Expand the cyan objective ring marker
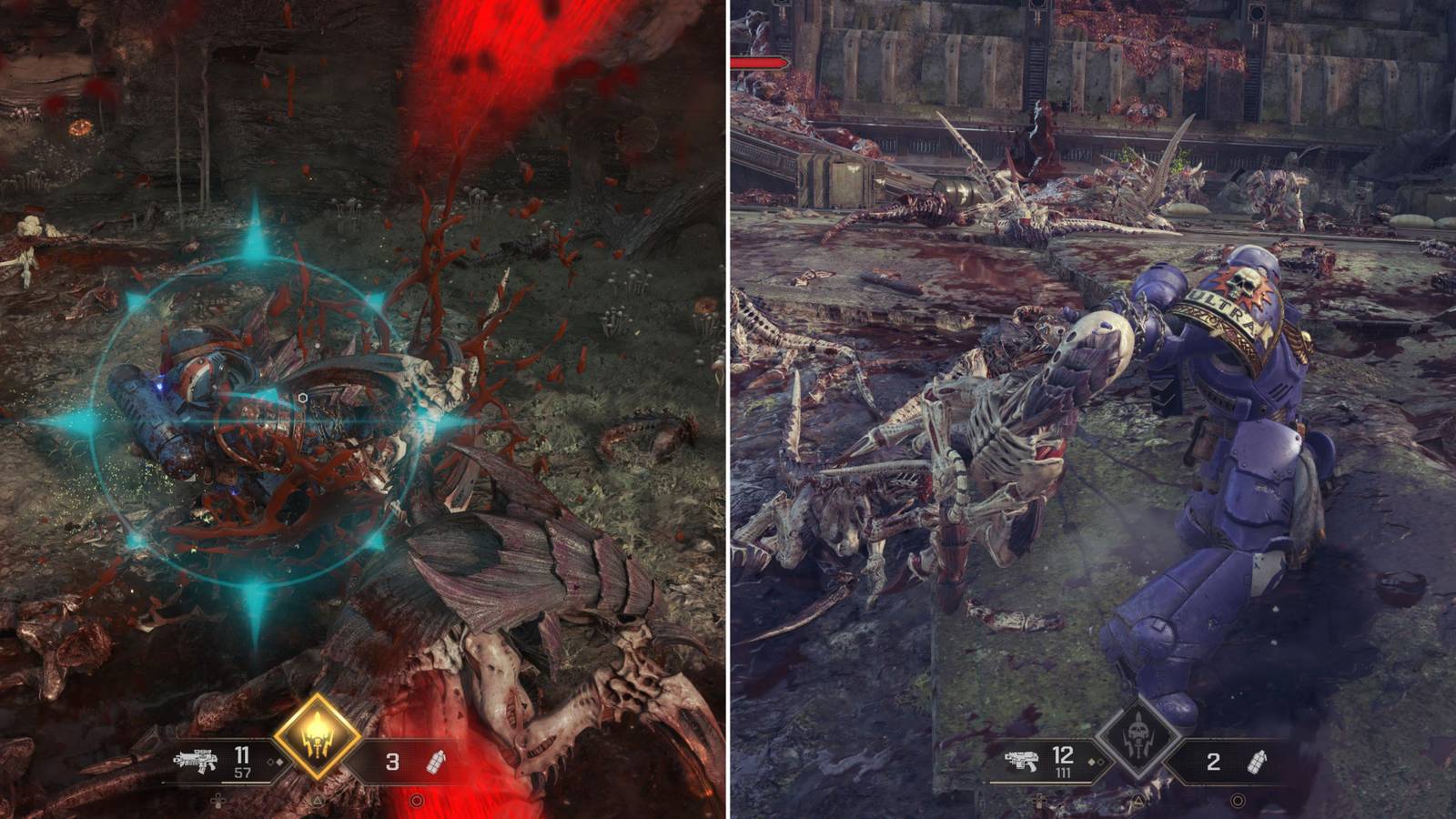Viewport: 1456px width, 819px height. point(255,419)
